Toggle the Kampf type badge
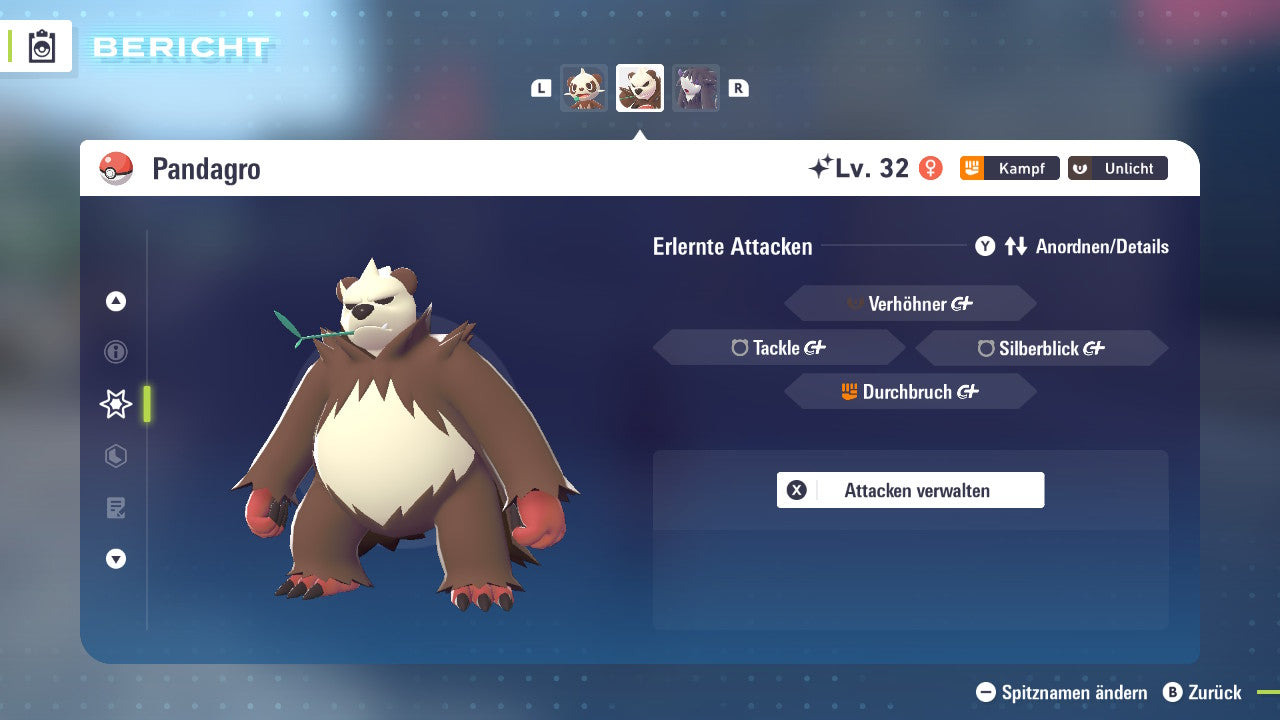Screen dimensions: 1280x720 point(1010,168)
